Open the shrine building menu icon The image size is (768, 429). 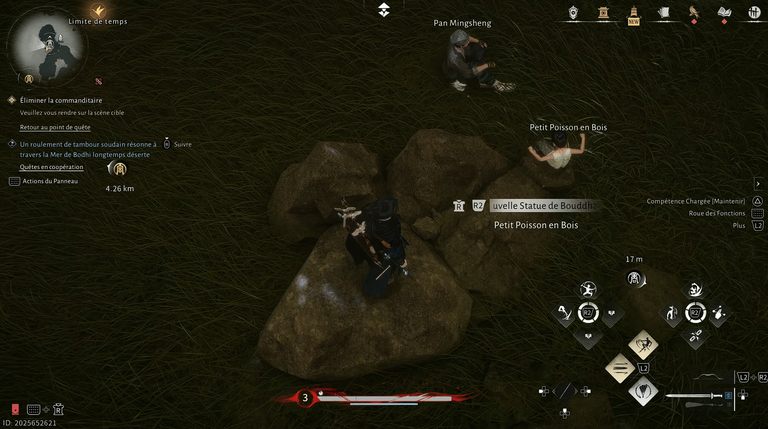click(603, 13)
